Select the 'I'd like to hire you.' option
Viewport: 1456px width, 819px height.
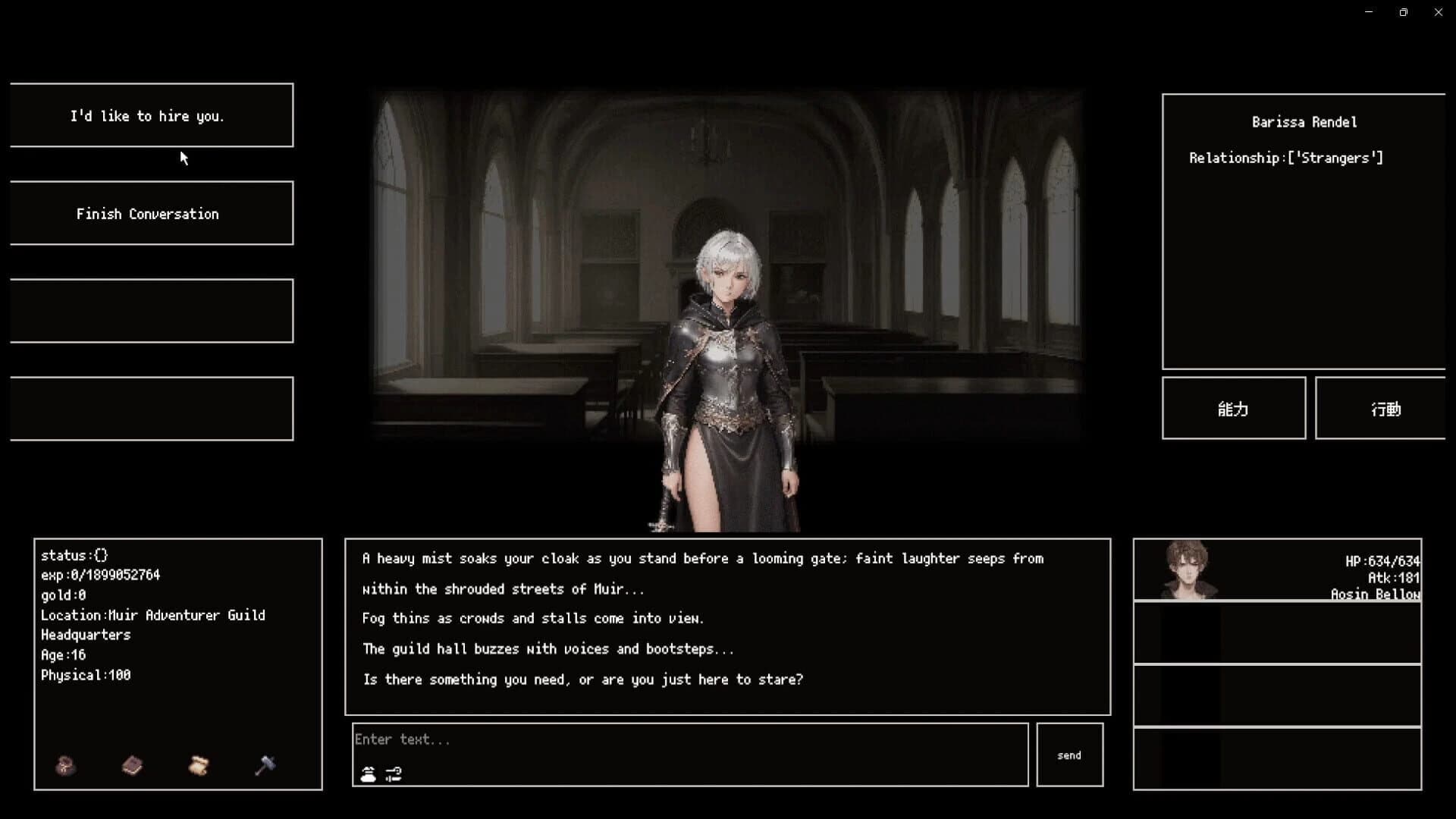(151, 116)
